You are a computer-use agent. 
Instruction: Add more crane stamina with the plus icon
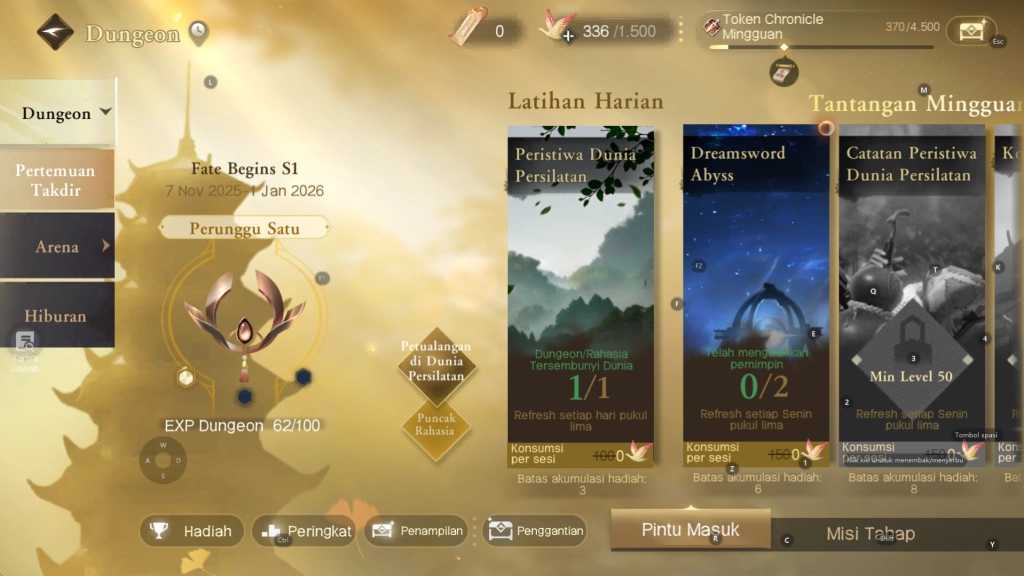[x=567, y=36]
